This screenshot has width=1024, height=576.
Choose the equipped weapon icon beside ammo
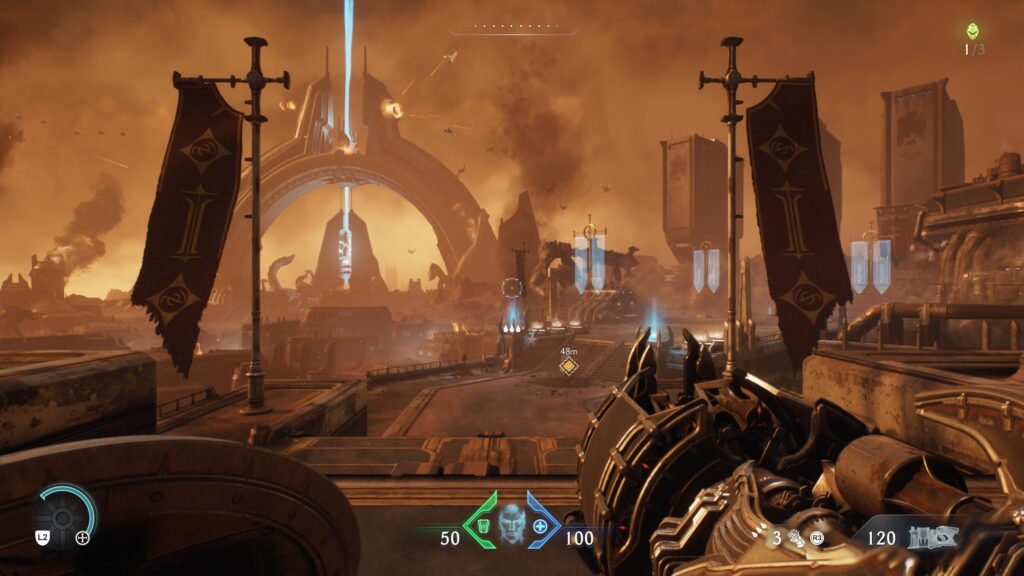click(x=931, y=537)
